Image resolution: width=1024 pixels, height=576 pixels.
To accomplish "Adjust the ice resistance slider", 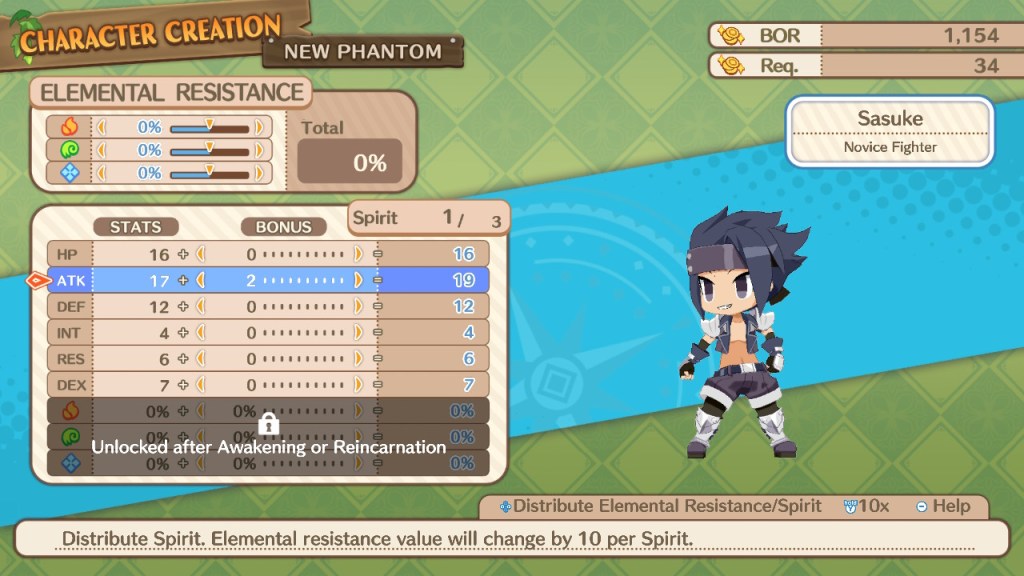I will click(x=209, y=173).
